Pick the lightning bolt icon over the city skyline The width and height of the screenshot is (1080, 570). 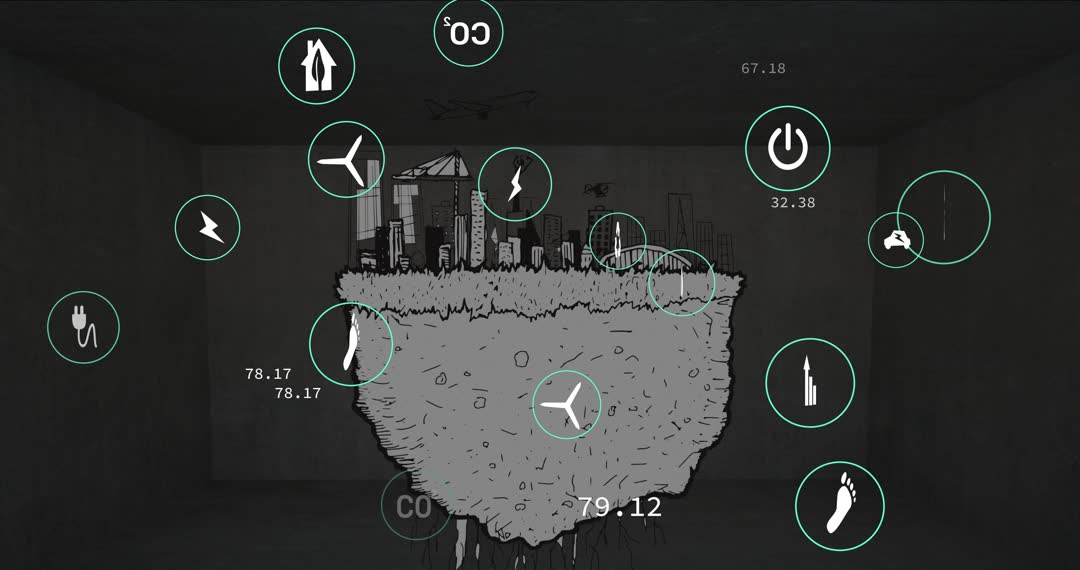point(515,183)
